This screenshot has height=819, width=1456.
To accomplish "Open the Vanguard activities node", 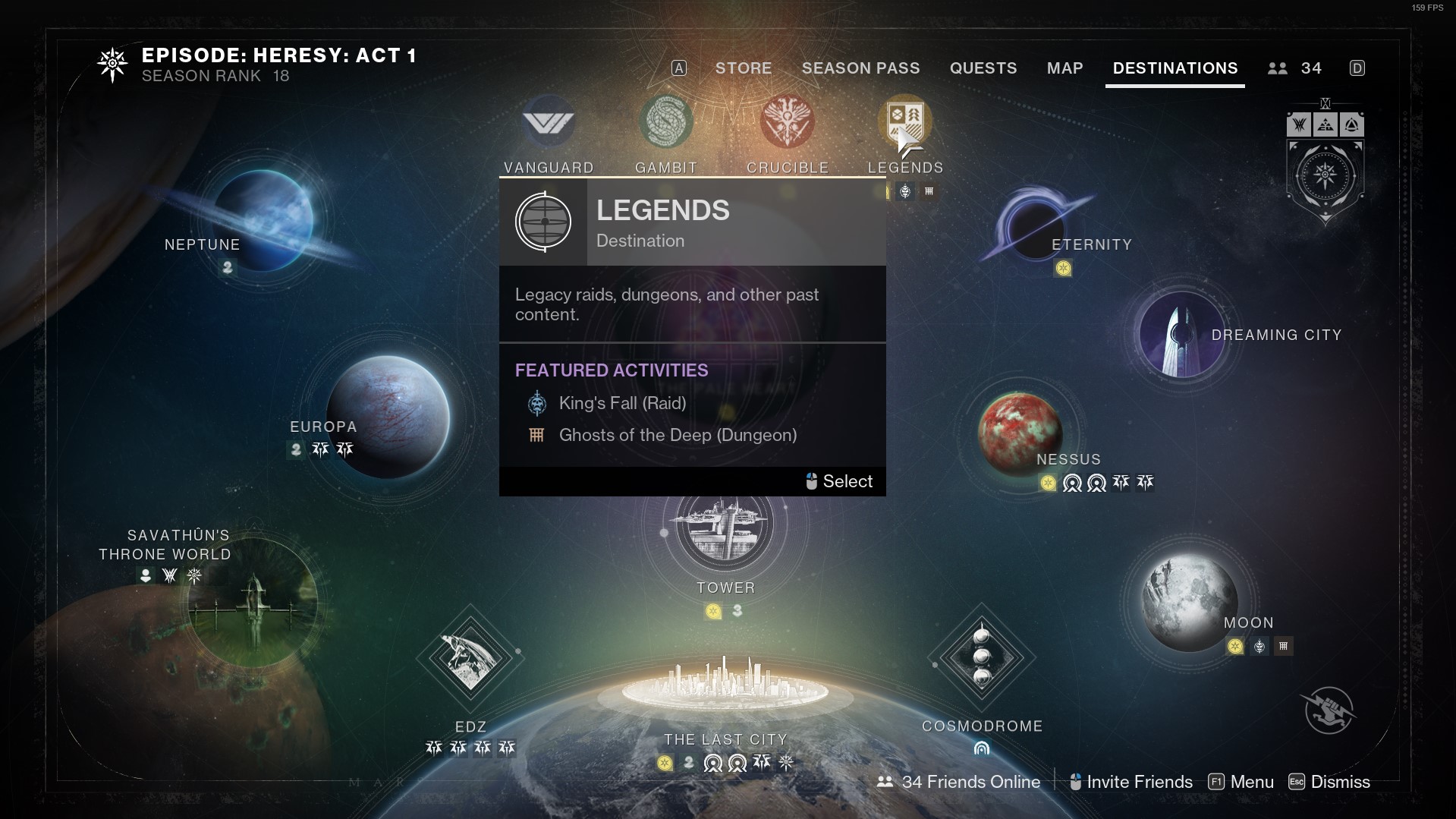I will point(549,122).
